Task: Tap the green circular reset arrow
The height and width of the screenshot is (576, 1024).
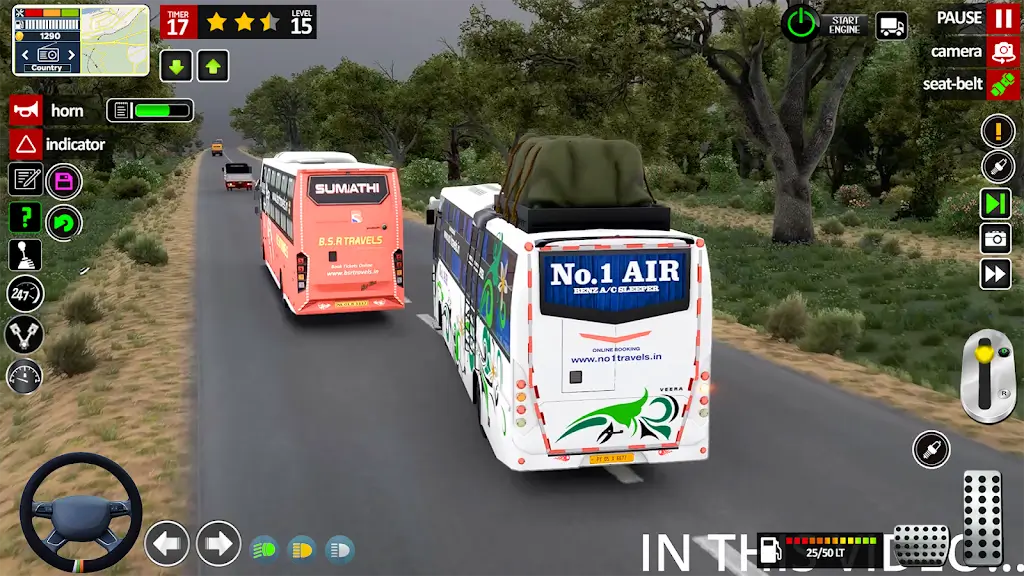Action: tap(64, 221)
